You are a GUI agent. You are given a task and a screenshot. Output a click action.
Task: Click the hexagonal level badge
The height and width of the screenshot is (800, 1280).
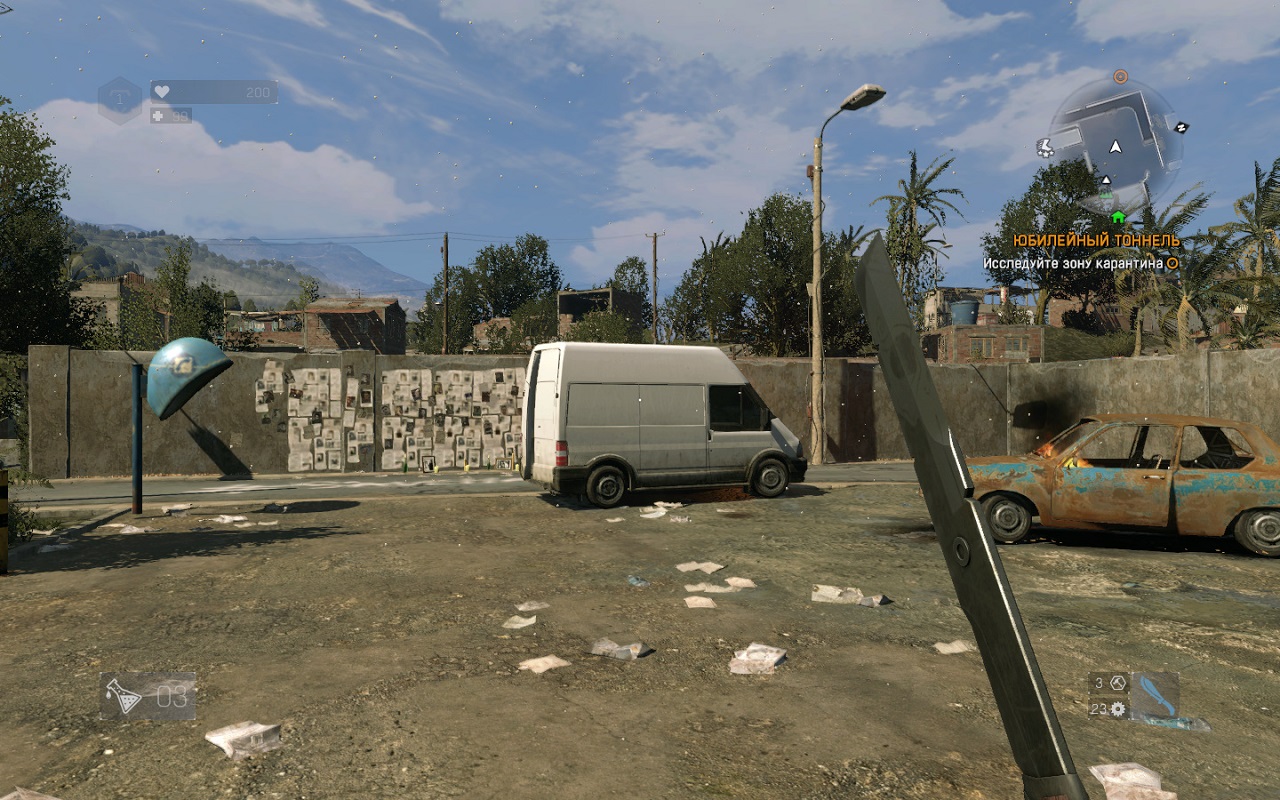coord(120,100)
